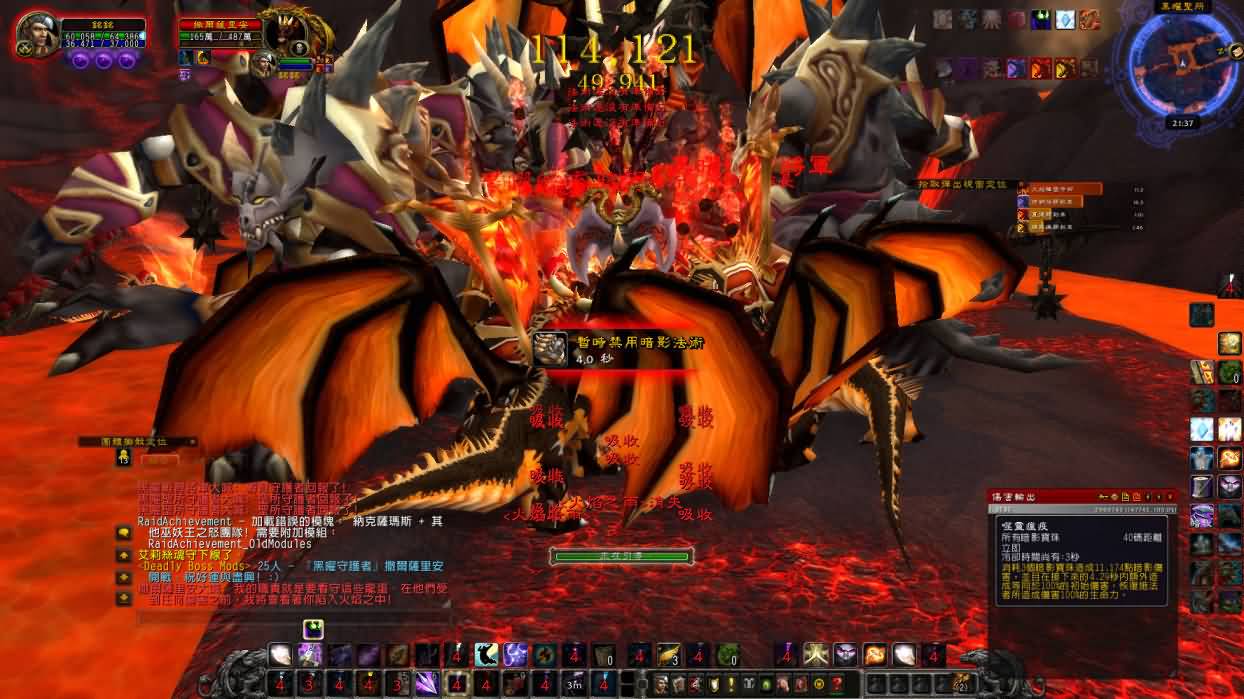Cast the purple arrow shards spell
Screen dimensions: 1244x699
tap(428, 684)
